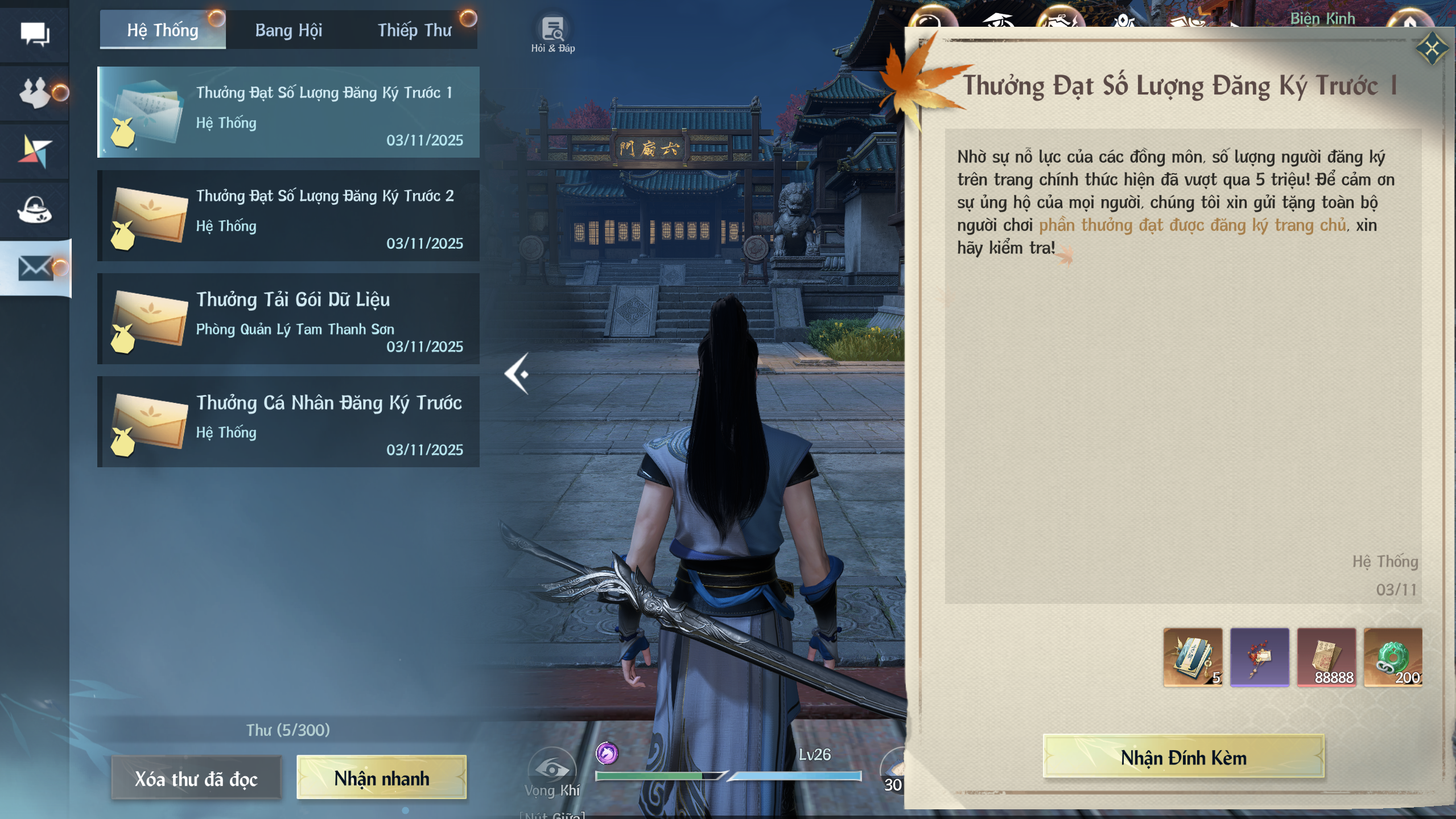
Task: Open mail Thưởng Đạt Số Lượng Đăng Ký Trước 2
Action: click(x=288, y=216)
